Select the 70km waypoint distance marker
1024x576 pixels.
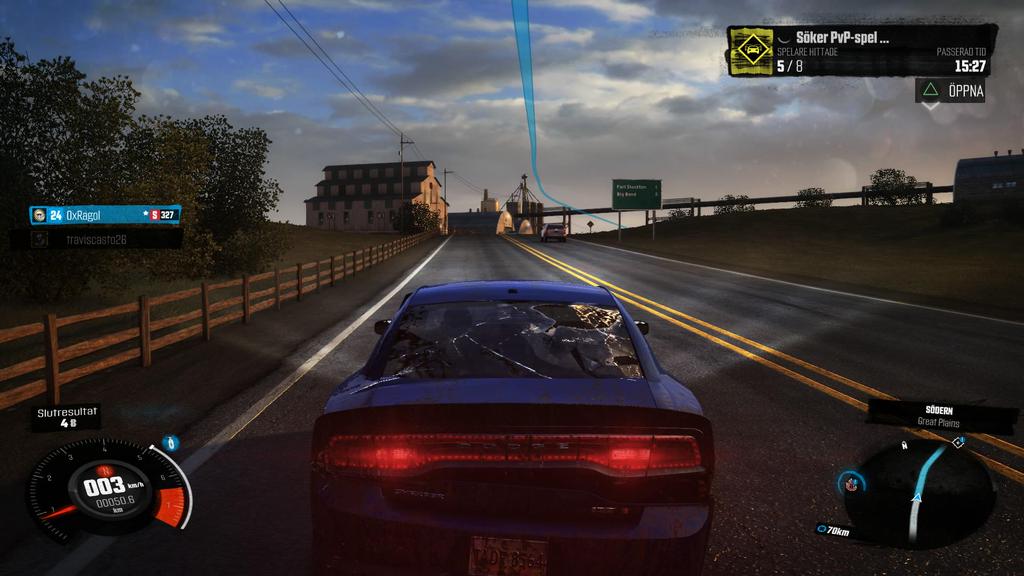[833, 531]
